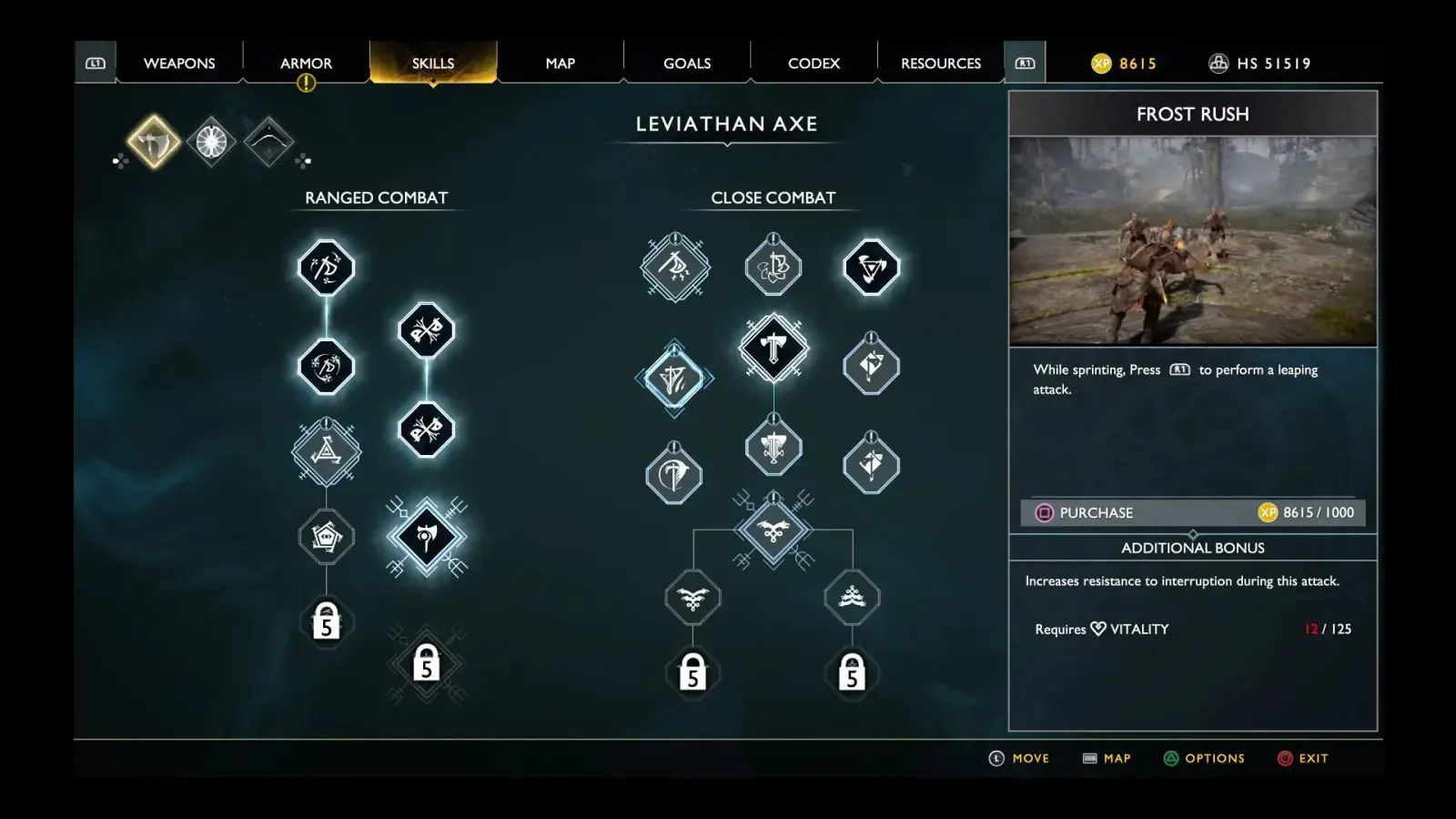This screenshot has width=1456, height=819.
Task: Open the Resources tab
Action: click(x=941, y=63)
